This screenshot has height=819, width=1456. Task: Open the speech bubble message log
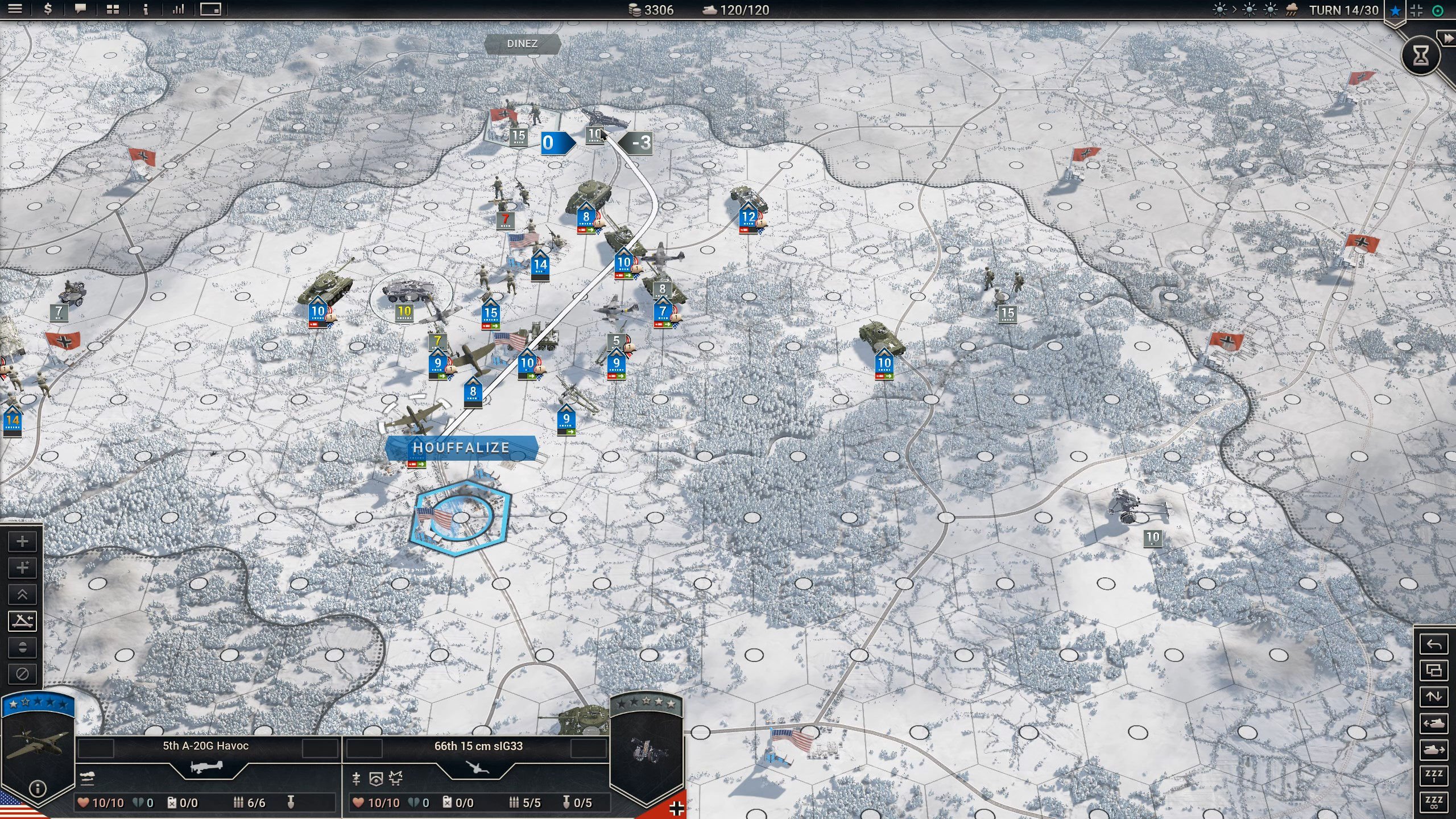pos(80,9)
